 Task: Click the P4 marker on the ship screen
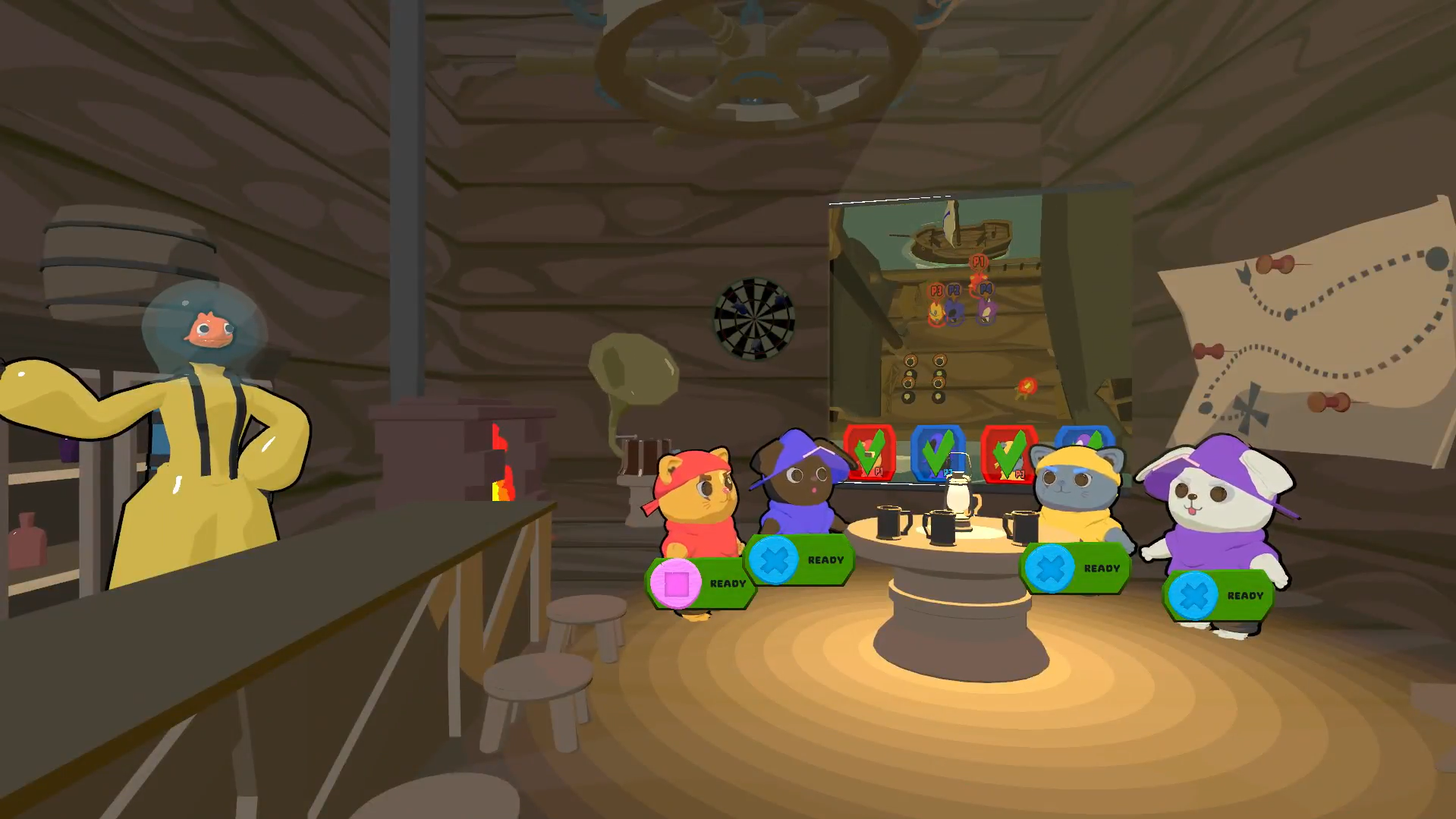coord(987,289)
